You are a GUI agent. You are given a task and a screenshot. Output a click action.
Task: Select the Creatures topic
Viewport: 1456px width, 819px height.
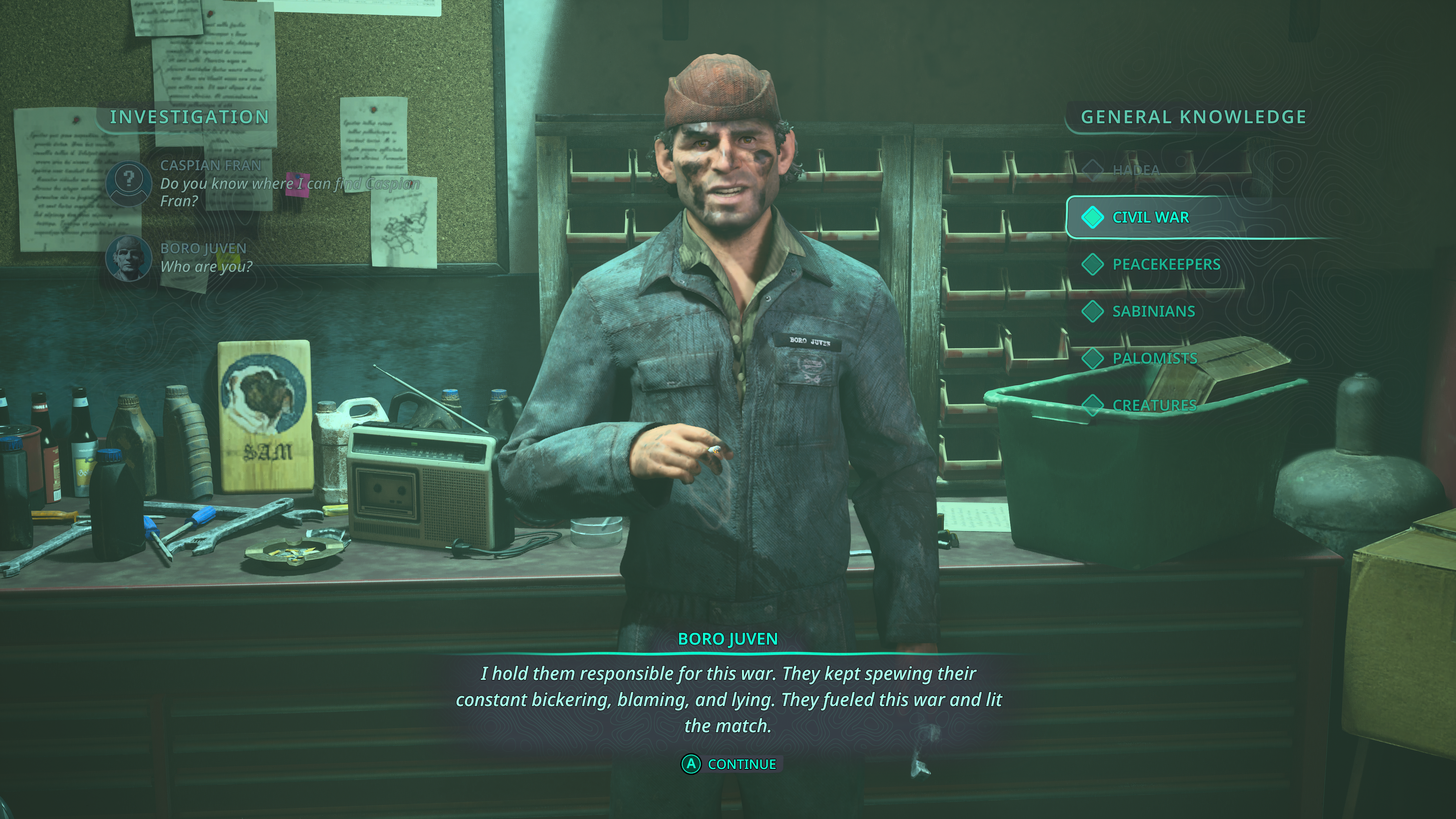tap(1153, 405)
